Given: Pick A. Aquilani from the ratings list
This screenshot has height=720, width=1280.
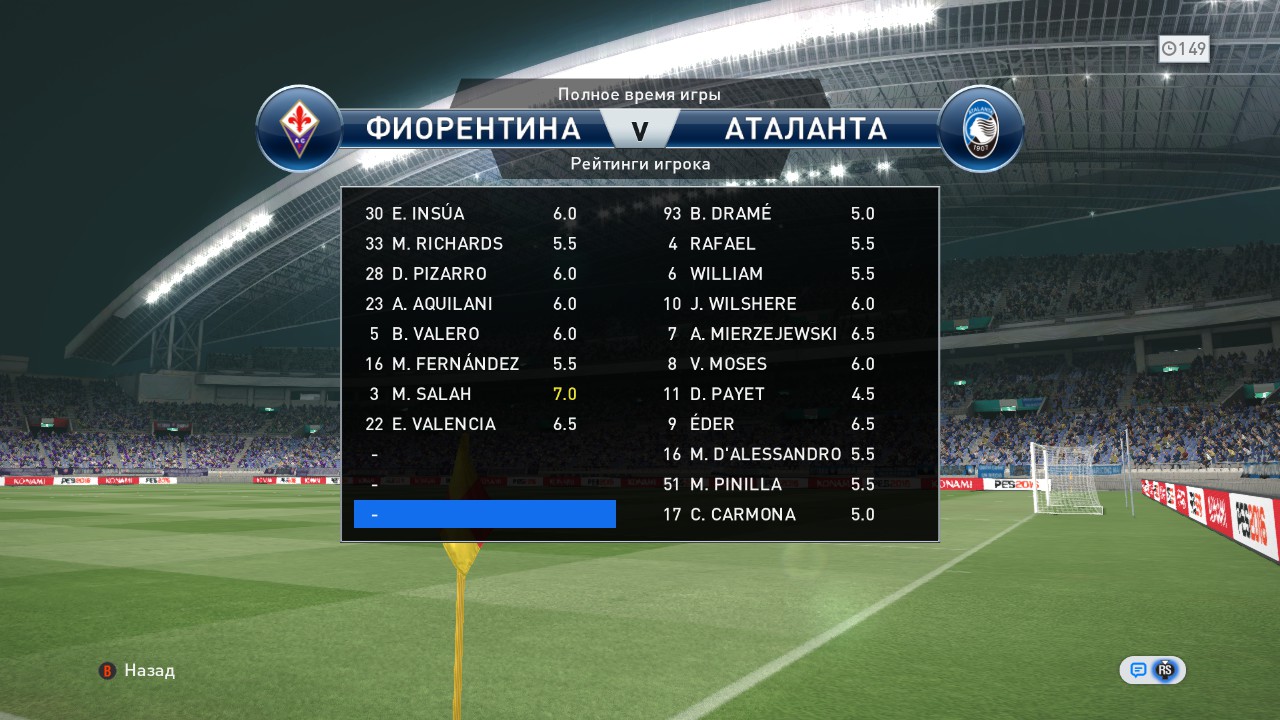Looking at the screenshot, I should pyautogui.click(x=470, y=304).
